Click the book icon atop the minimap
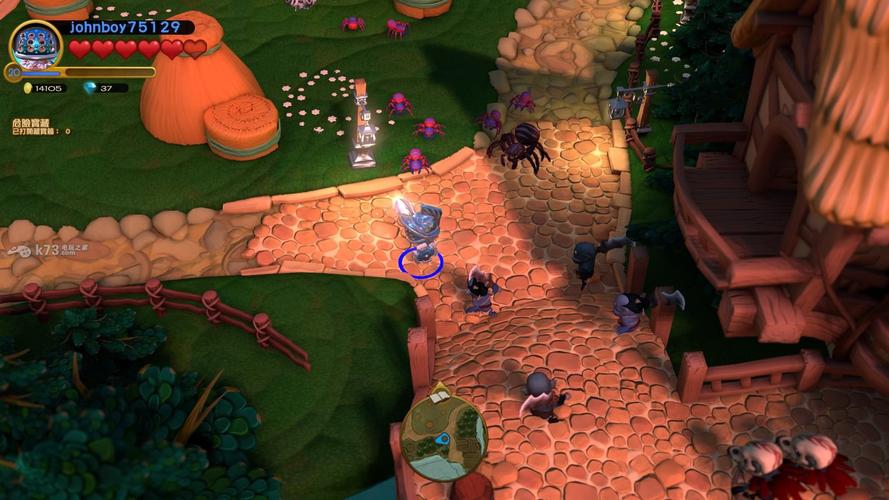The image size is (889, 500). (439, 395)
